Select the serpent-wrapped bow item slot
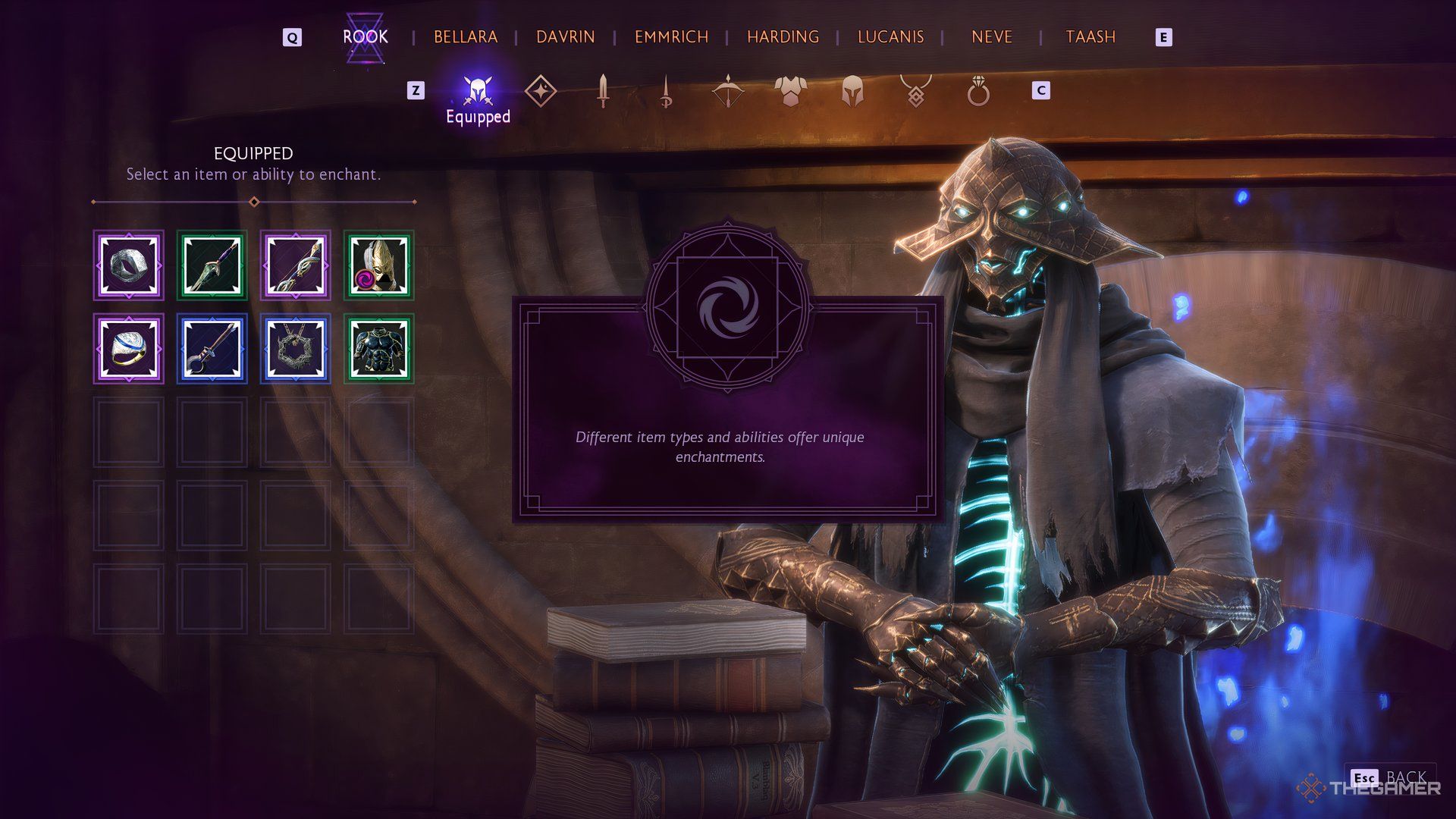The image size is (1456, 819). click(295, 265)
